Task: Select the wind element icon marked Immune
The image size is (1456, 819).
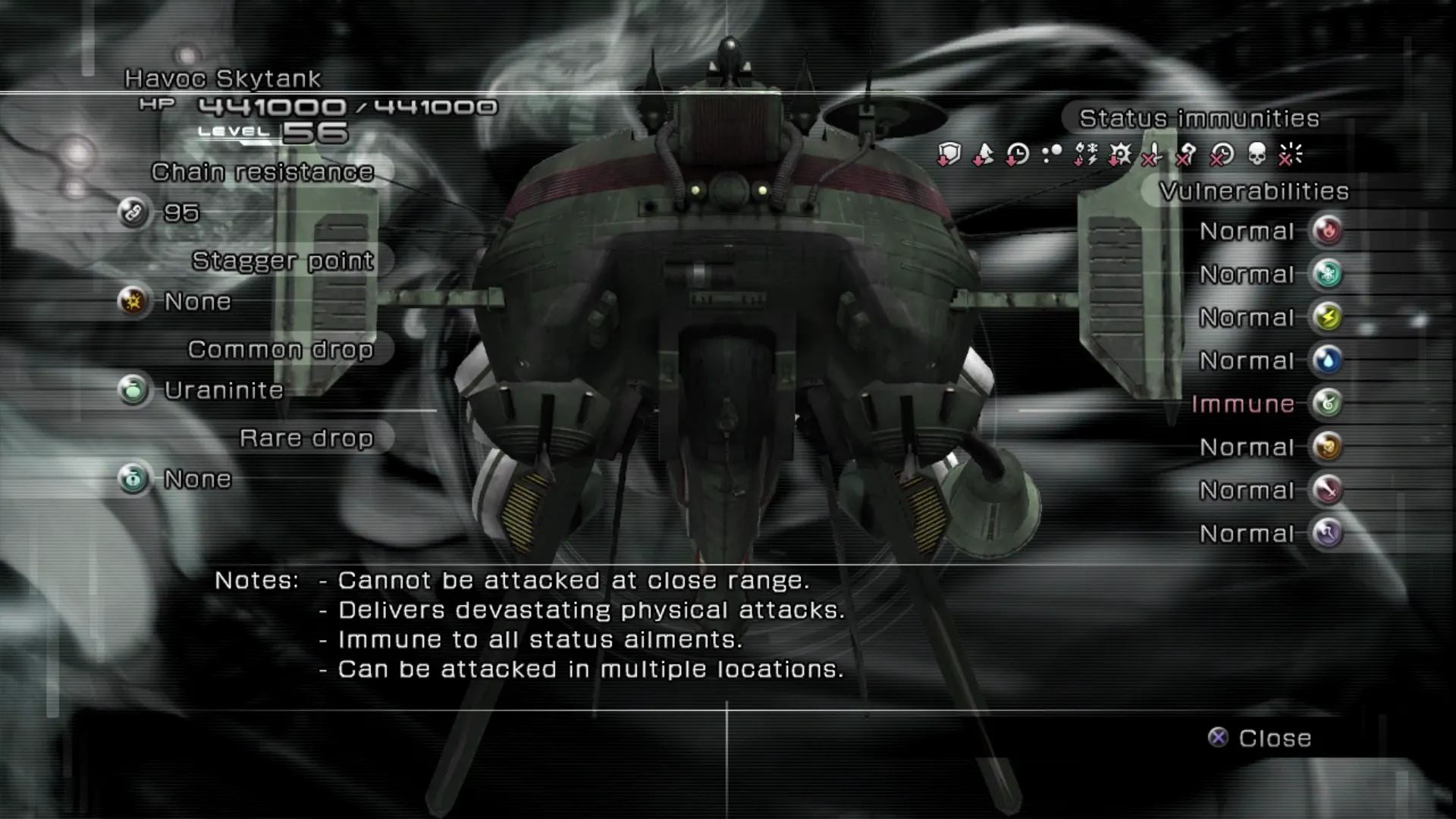Action: (x=1327, y=403)
